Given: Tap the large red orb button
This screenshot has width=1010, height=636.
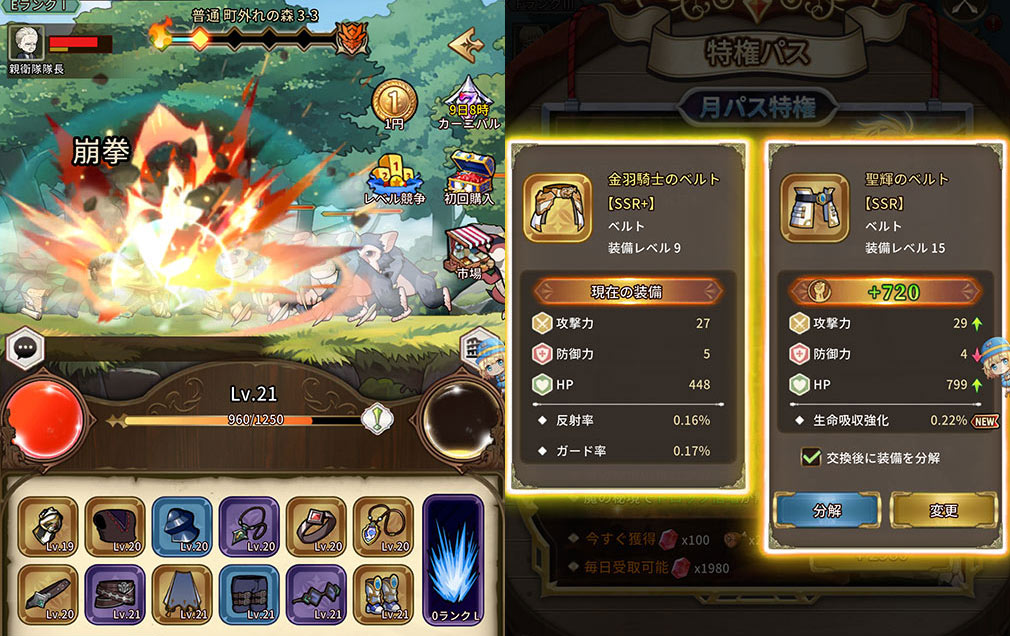Looking at the screenshot, I should 43,417.
